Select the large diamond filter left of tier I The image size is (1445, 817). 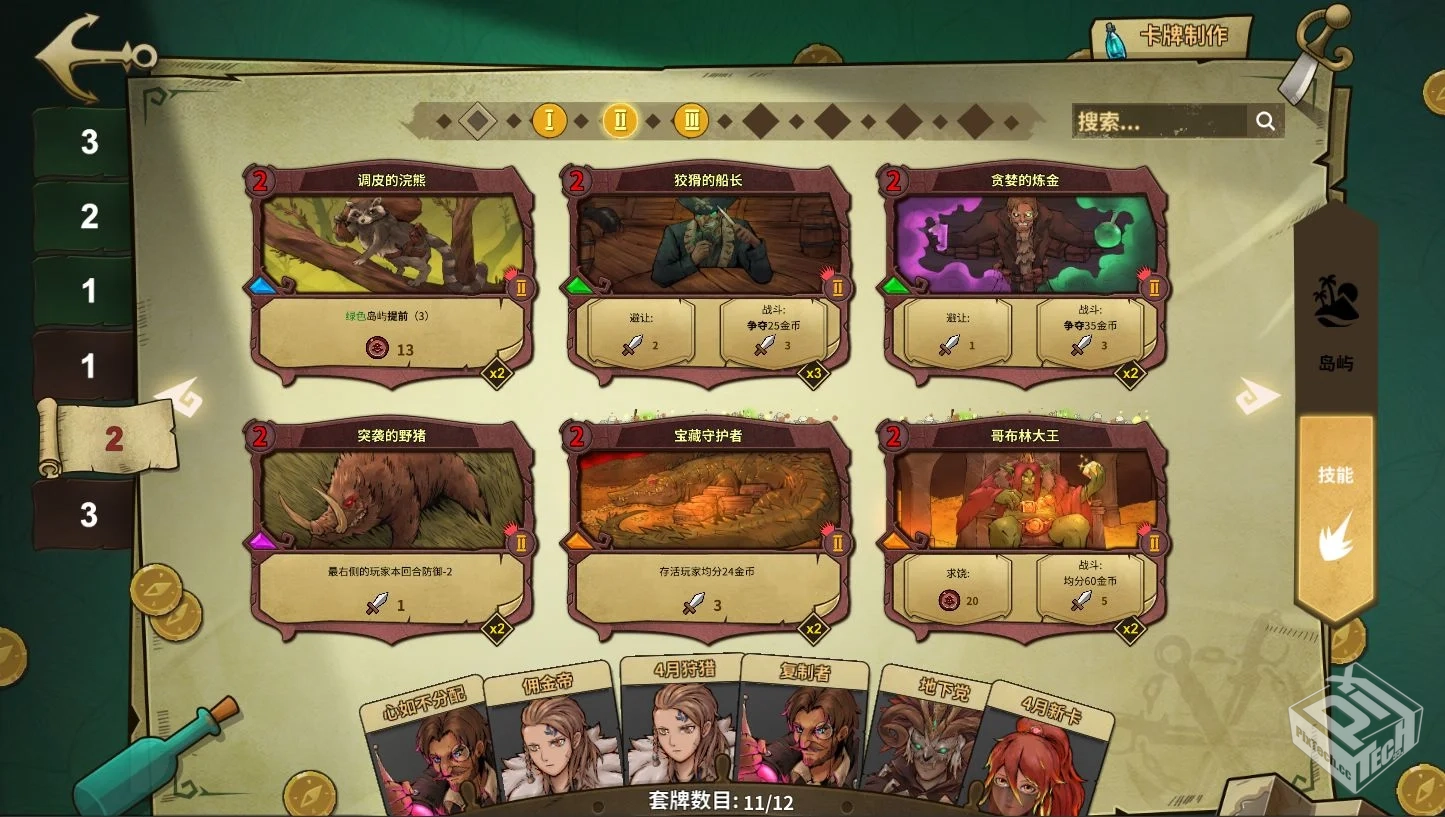coord(479,120)
